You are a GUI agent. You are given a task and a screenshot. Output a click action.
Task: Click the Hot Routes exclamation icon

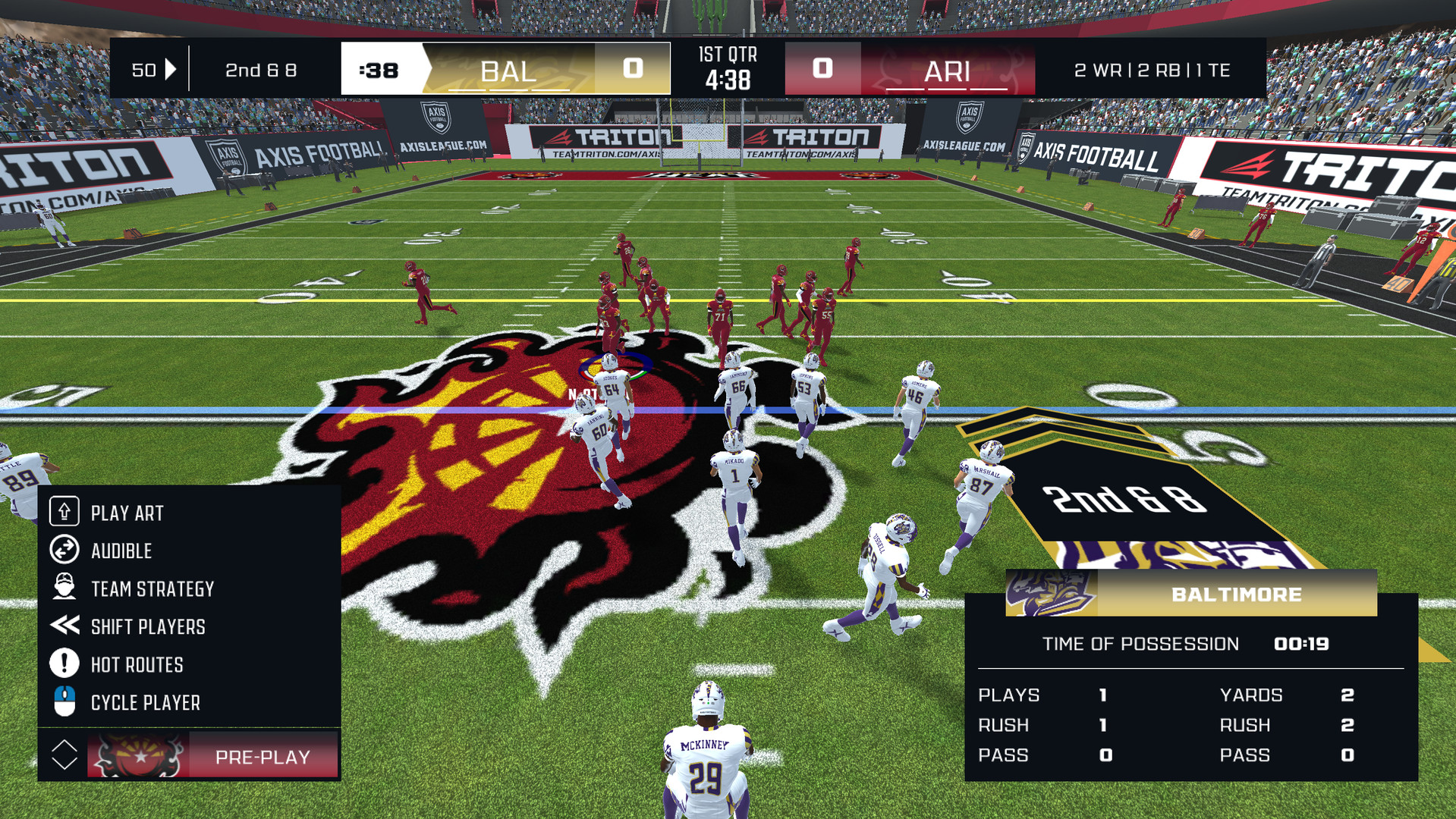(64, 664)
